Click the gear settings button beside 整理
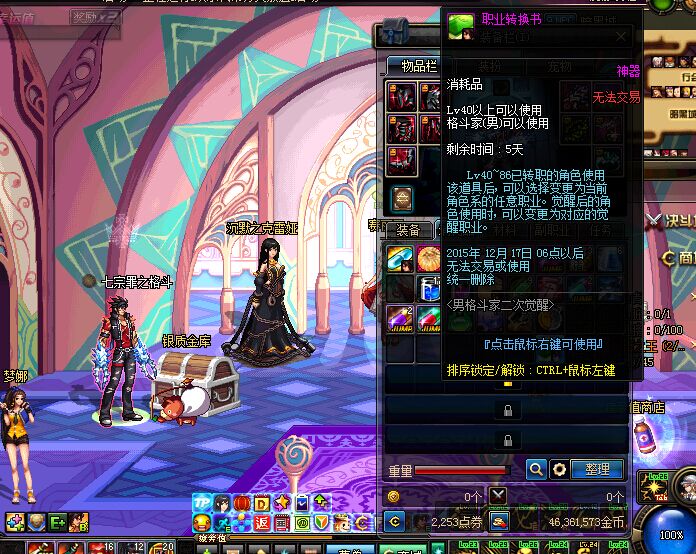 click(560, 469)
